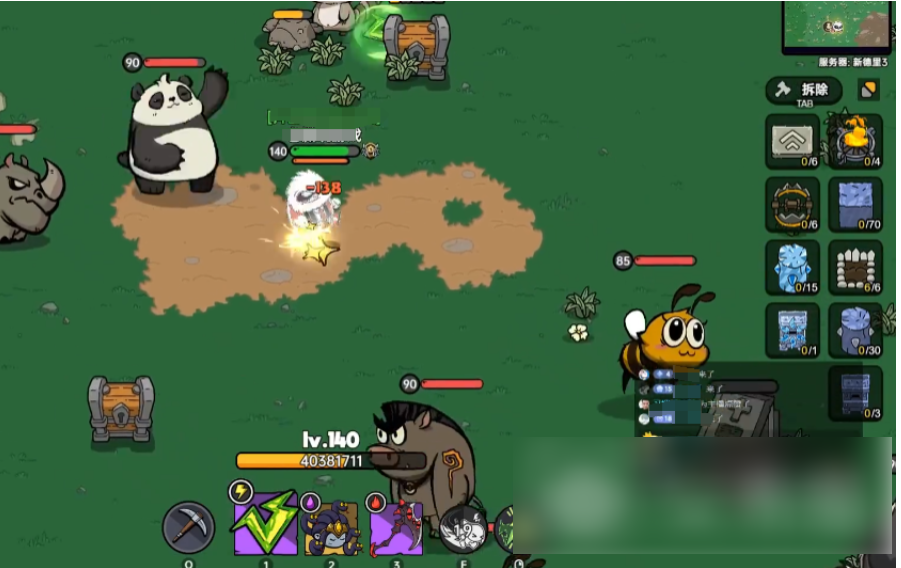Trigger the white dash skill on cooldown
This screenshot has height=568, width=901.
(462, 529)
